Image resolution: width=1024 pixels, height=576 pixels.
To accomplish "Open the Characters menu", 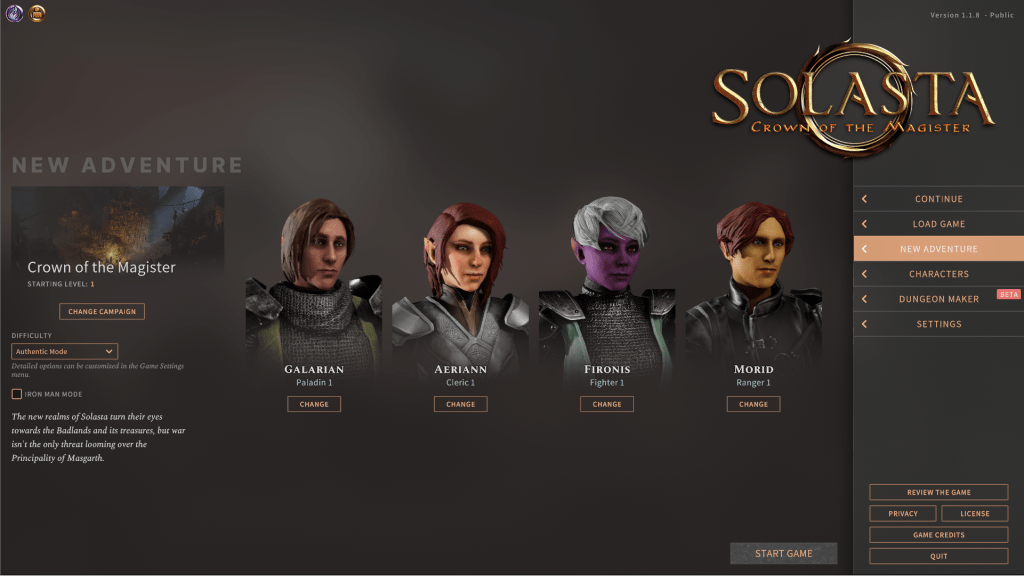I will [x=938, y=274].
